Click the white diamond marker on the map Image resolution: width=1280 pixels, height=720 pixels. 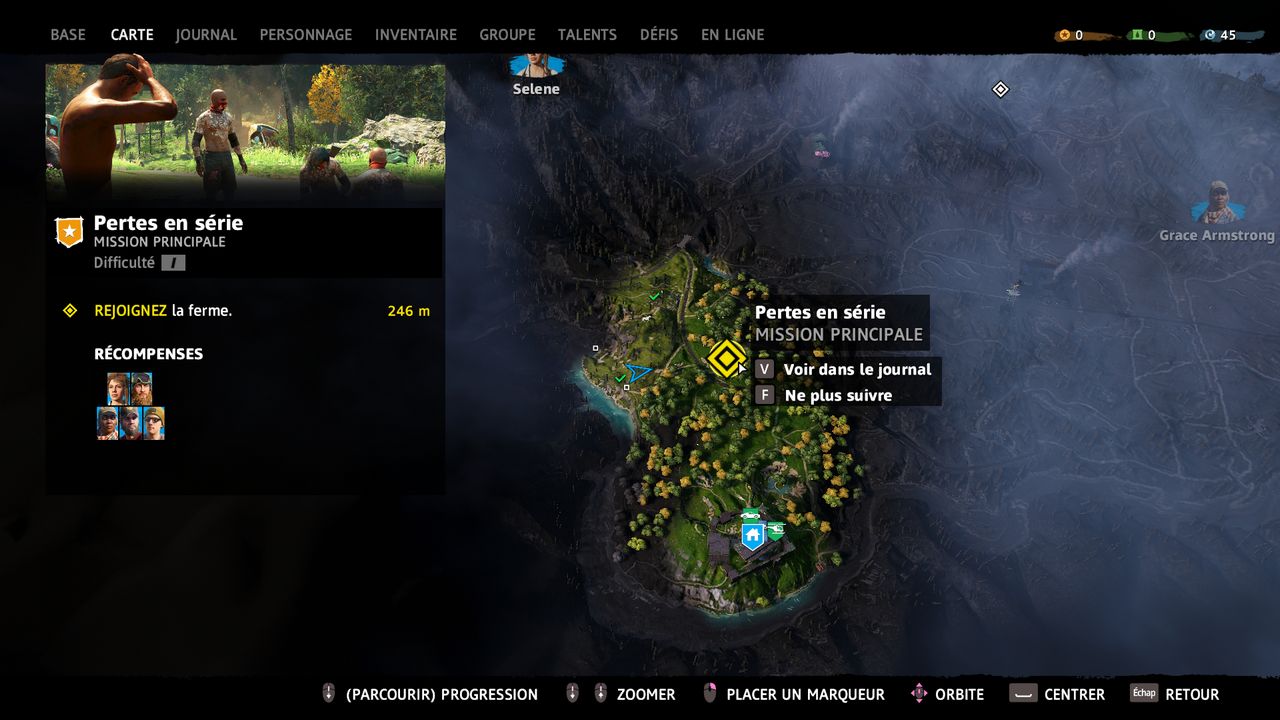click(1000, 90)
